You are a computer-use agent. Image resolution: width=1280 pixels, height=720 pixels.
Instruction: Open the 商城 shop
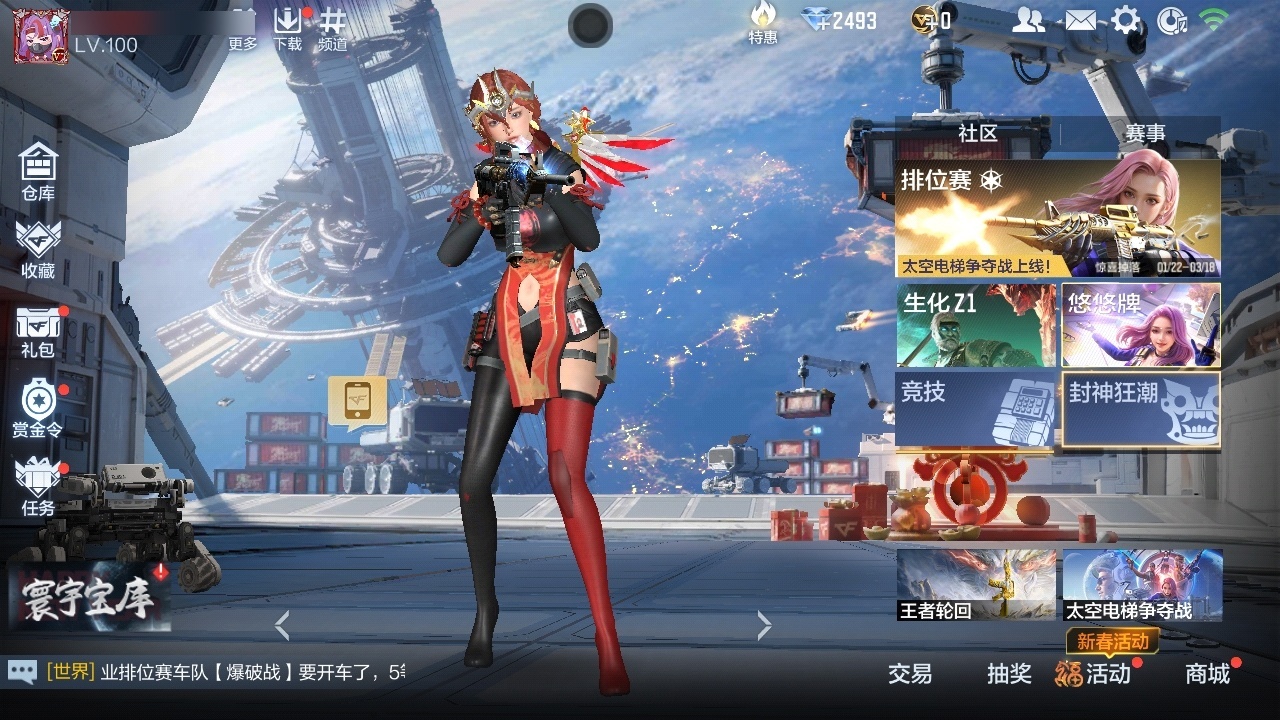tap(1207, 674)
